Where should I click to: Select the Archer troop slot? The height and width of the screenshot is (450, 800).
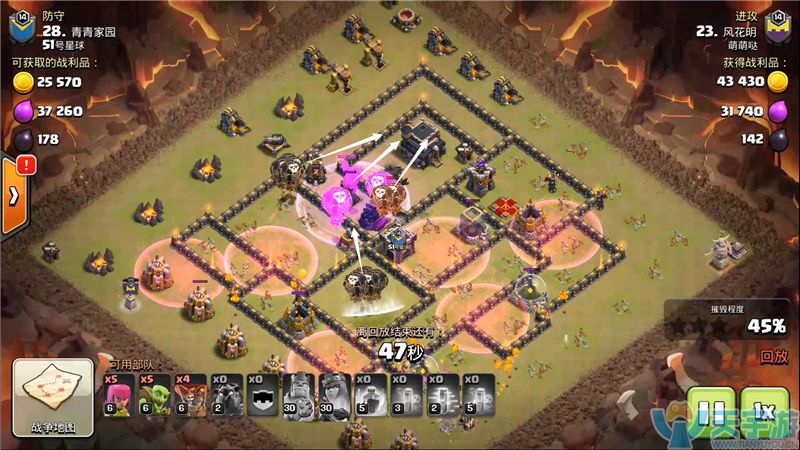pos(120,394)
